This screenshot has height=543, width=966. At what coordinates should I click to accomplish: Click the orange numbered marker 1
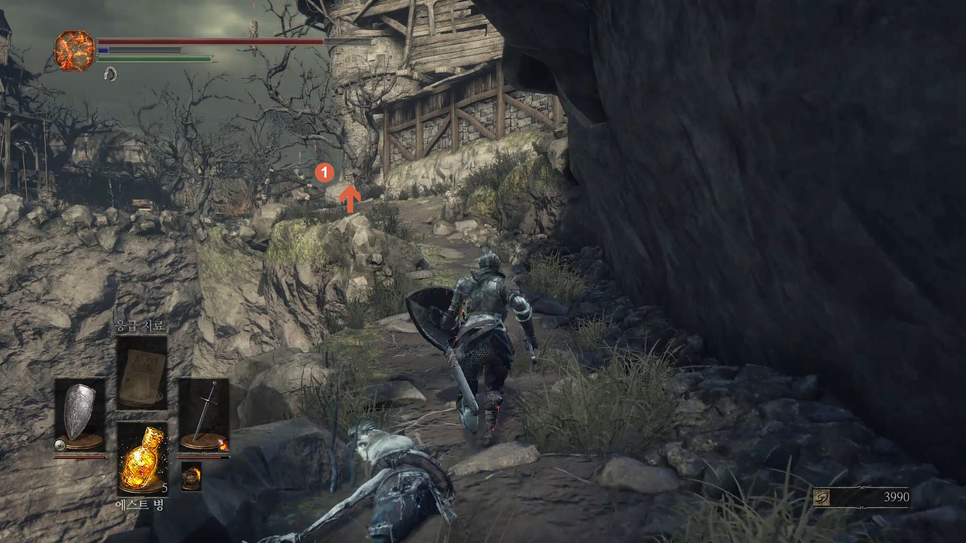point(323,172)
